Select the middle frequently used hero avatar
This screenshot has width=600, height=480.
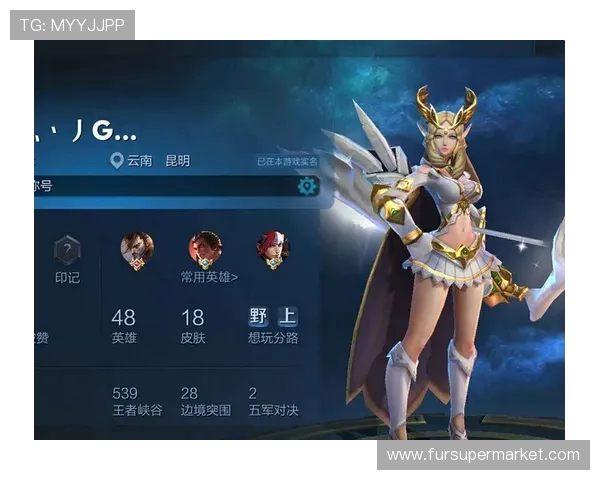205,249
